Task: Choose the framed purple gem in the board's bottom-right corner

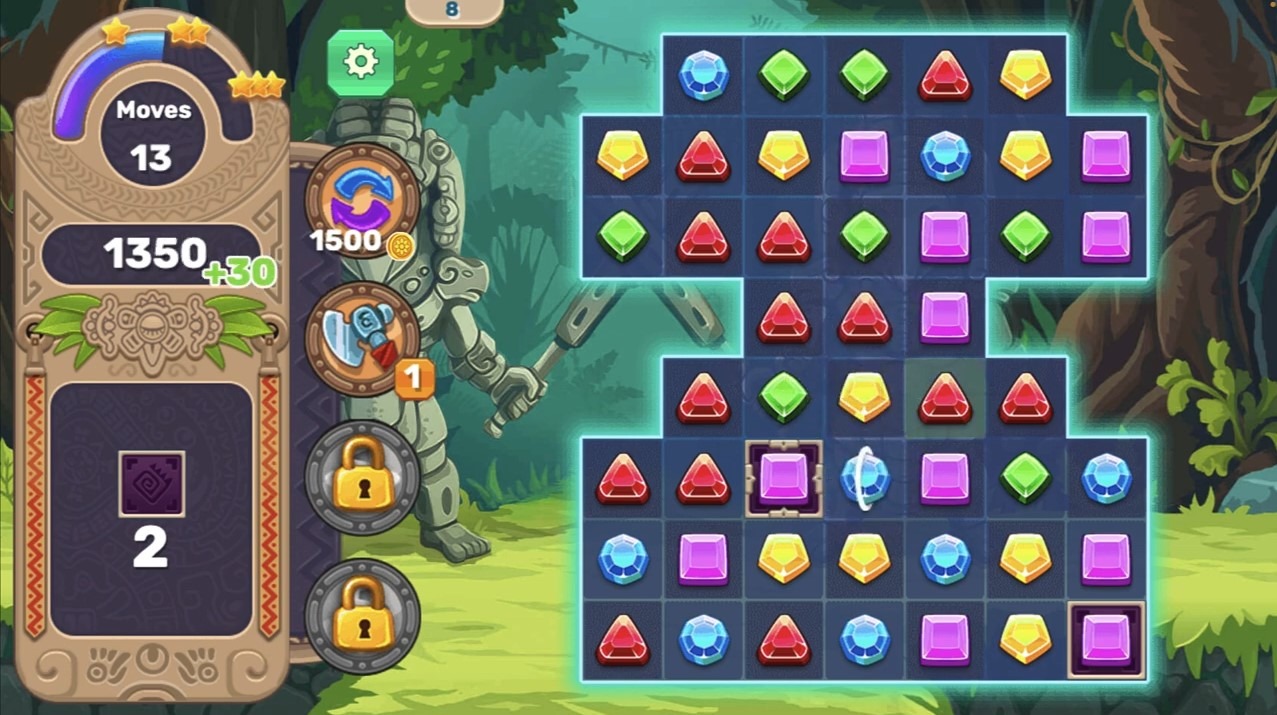Action: [x=1106, y=639]
